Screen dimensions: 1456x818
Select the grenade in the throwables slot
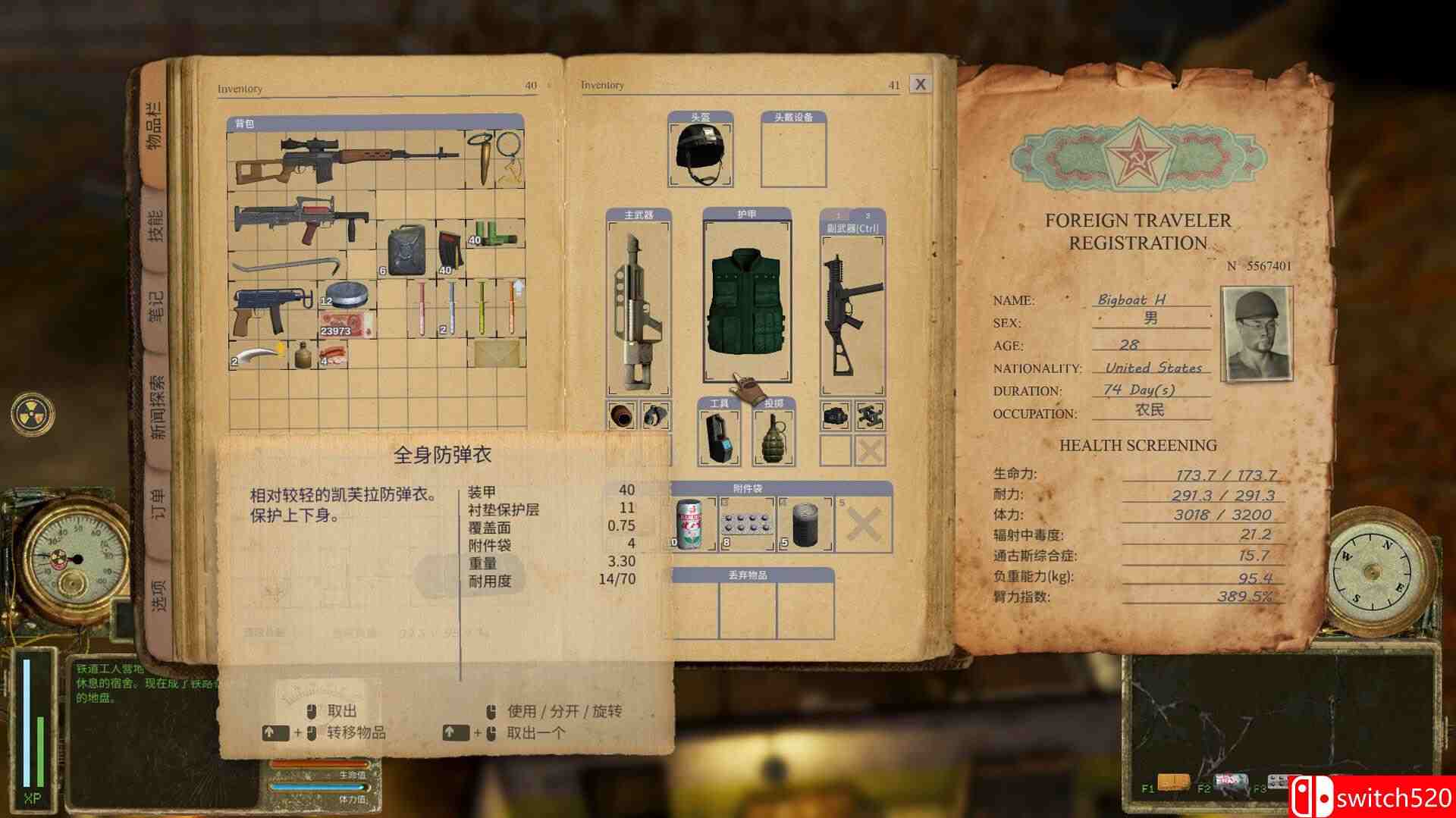point(773,440)
